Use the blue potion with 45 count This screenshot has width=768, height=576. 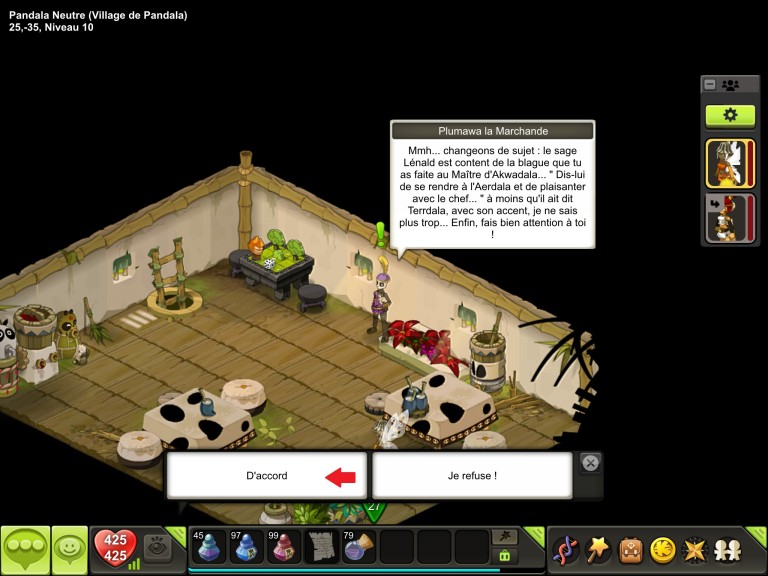[x=208, y=547]
